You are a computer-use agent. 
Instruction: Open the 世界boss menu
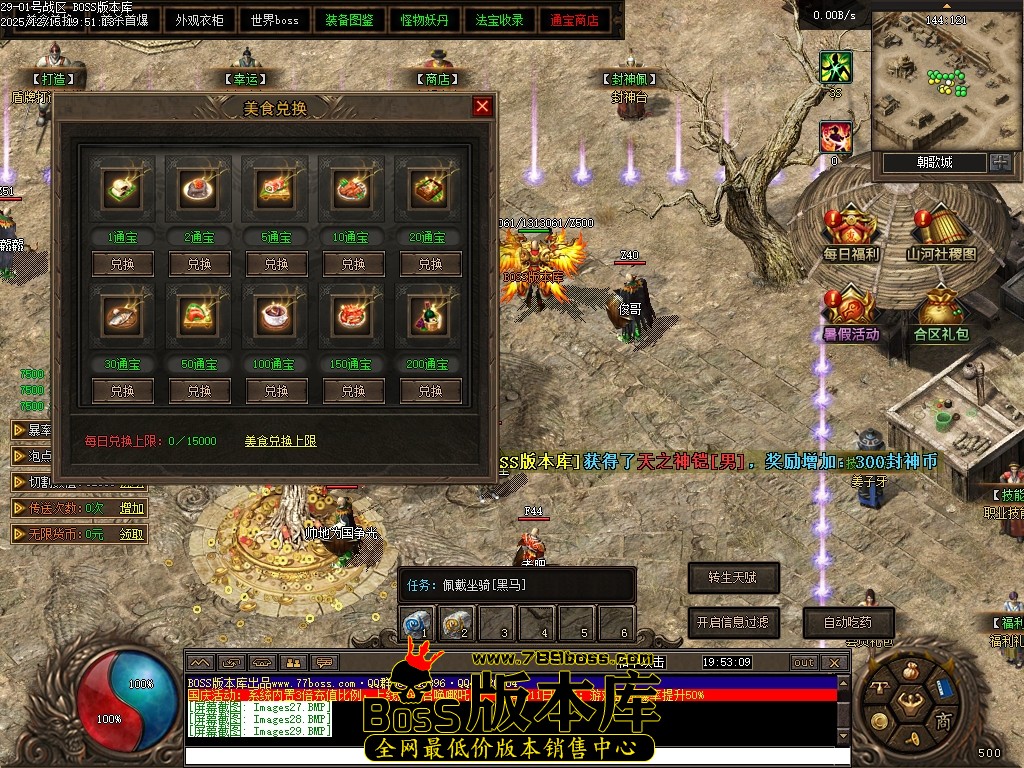coord(275,20)
